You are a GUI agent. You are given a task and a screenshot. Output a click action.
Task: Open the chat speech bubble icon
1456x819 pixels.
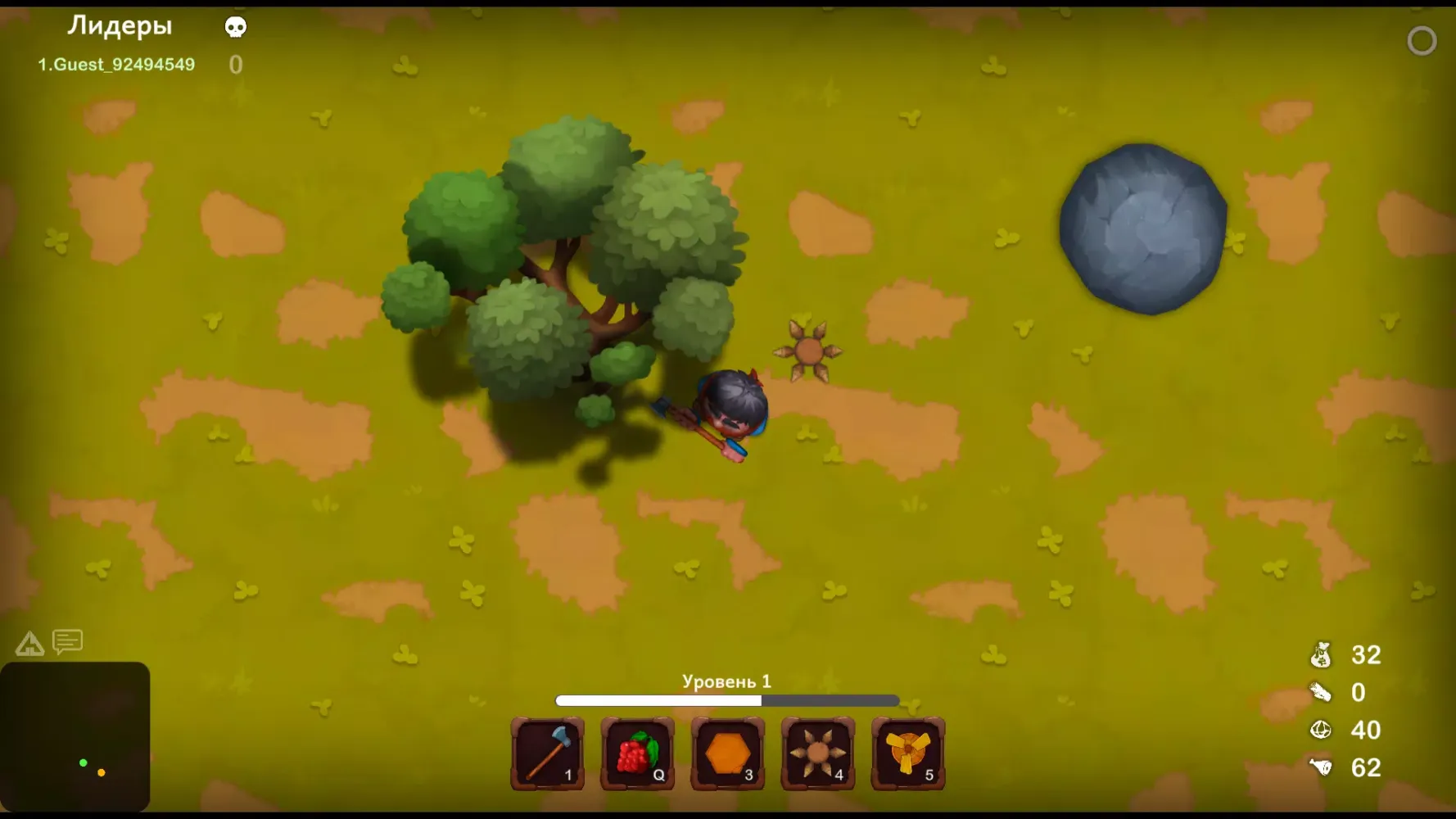pos(68,642)
